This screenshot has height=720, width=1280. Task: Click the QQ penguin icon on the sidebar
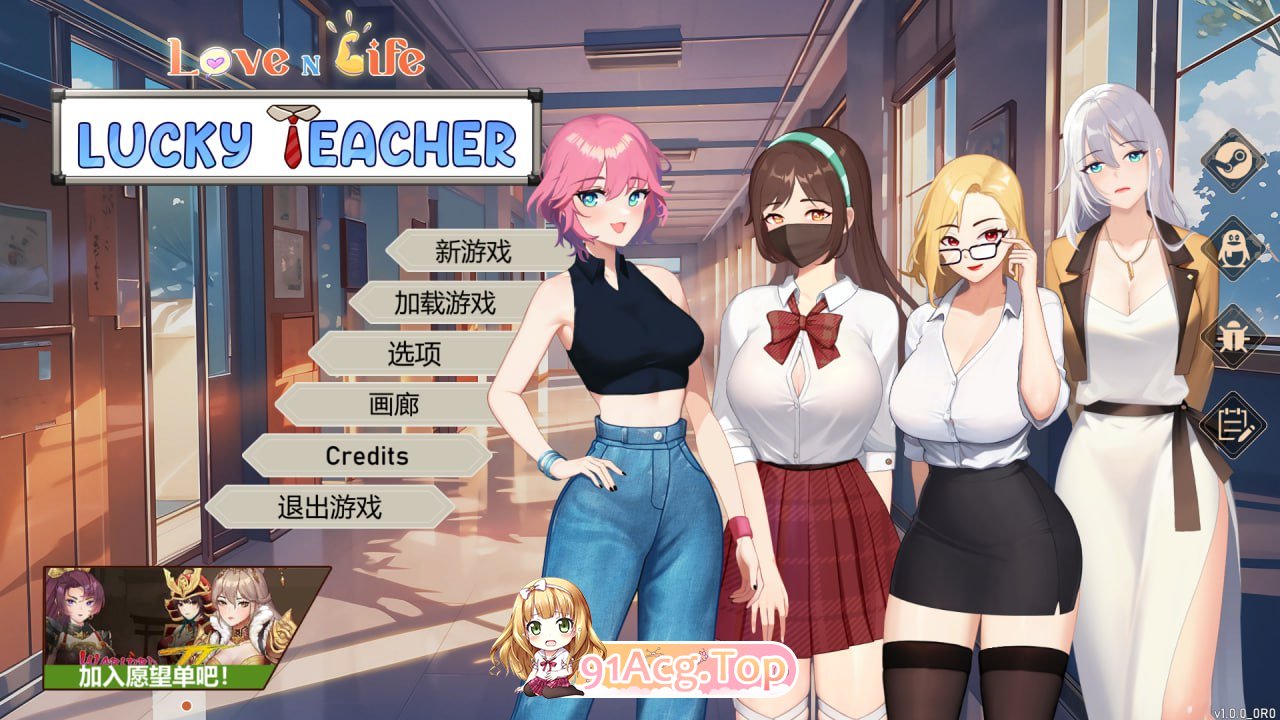pyautogui.click(x=1232, y=247)
